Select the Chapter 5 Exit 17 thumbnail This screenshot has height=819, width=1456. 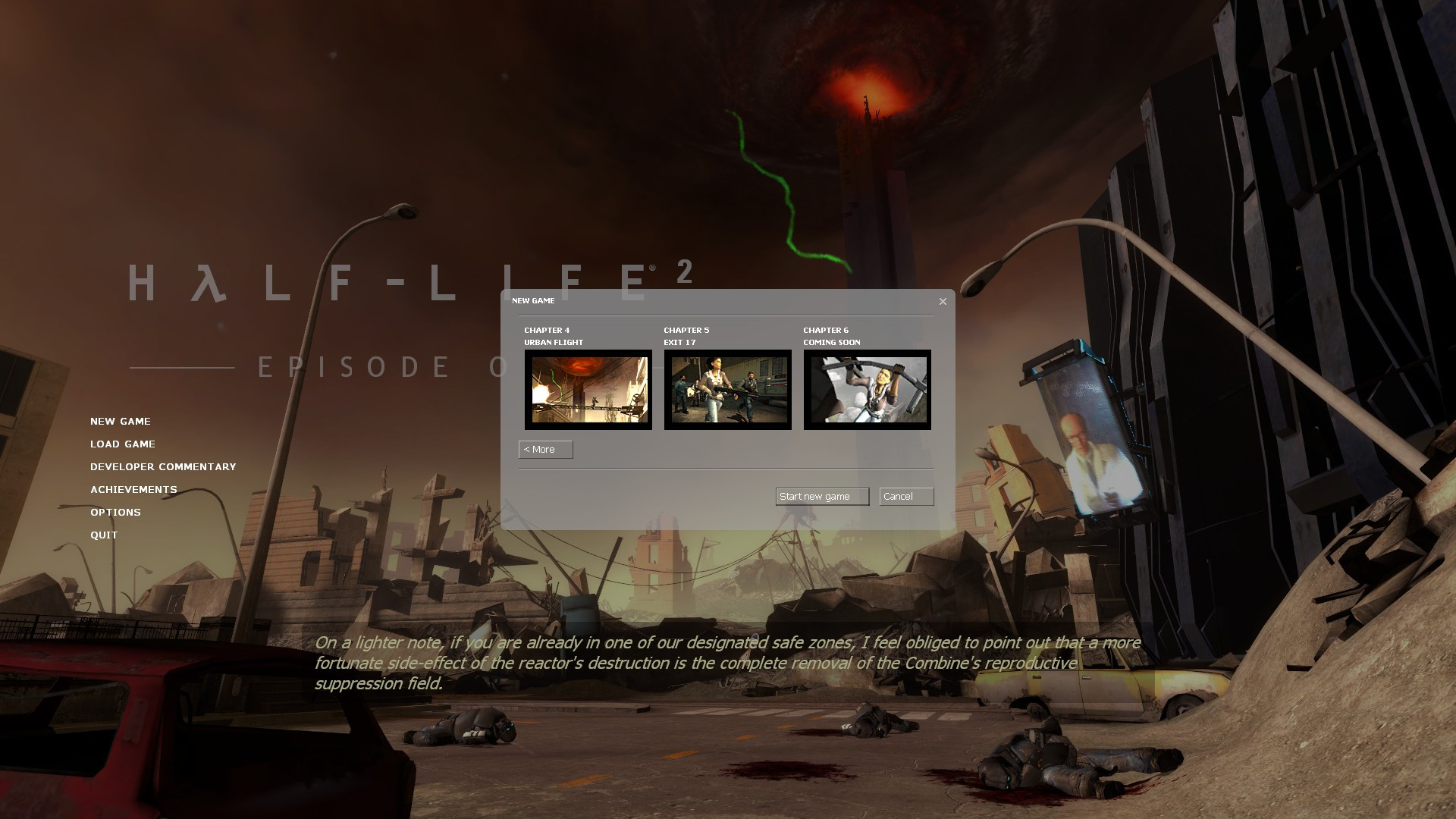point(726,389)
